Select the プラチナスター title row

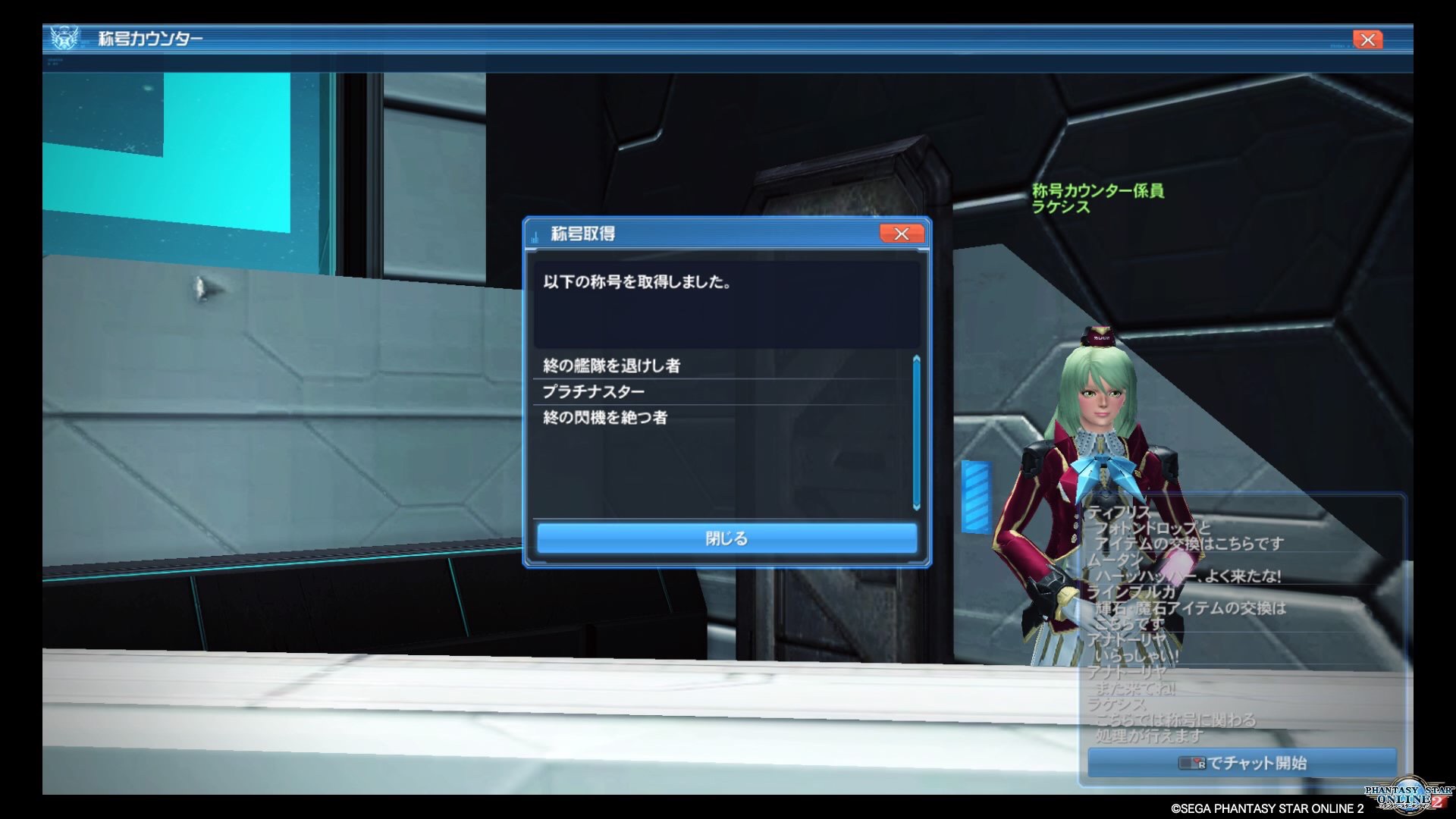click(593, 391)
